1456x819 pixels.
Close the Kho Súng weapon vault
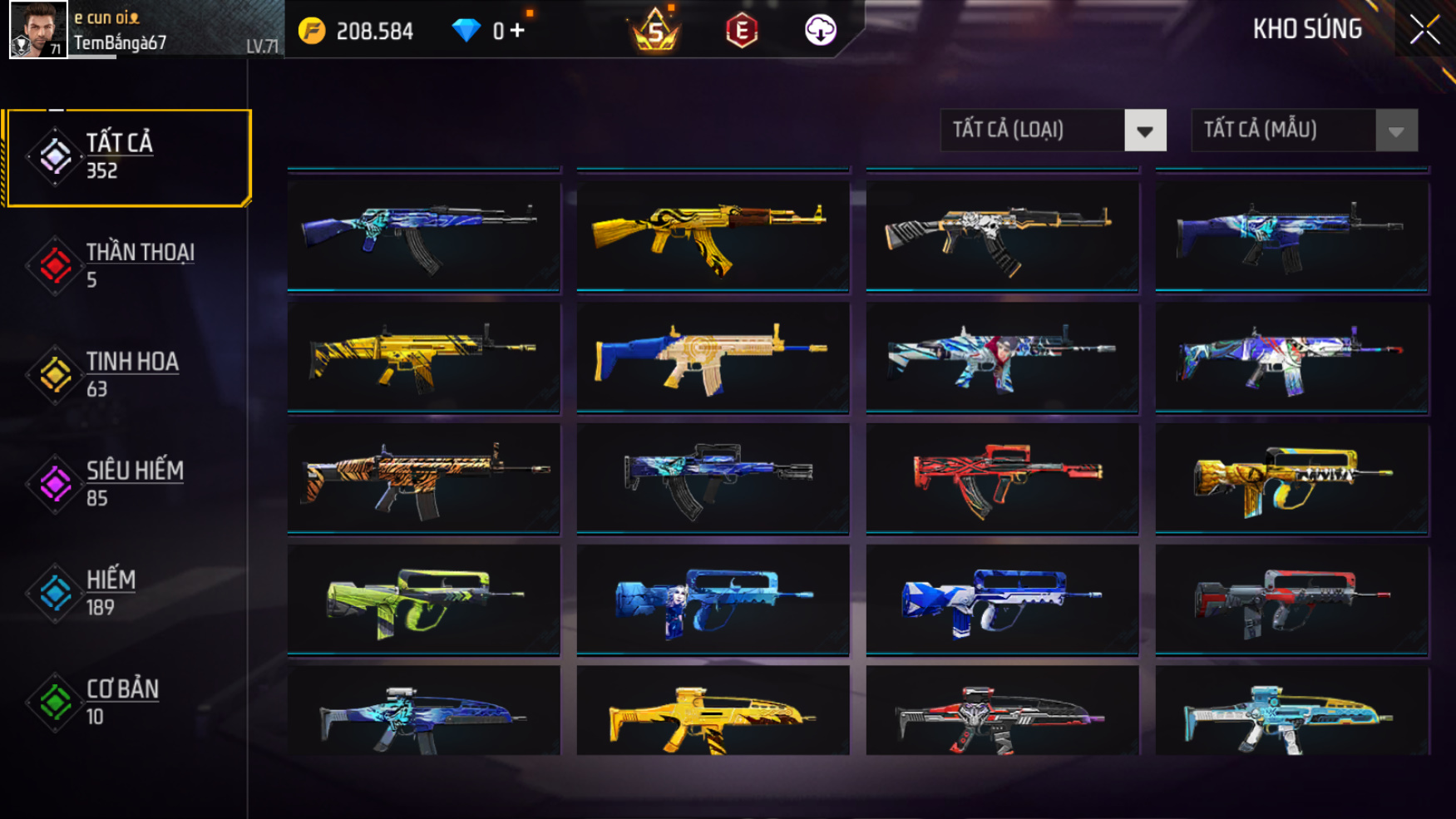tap(1424, 30)
